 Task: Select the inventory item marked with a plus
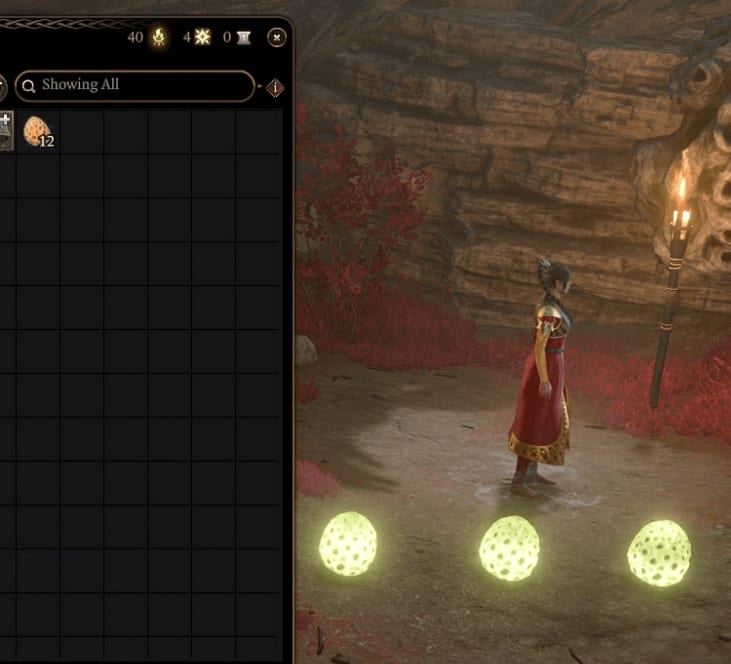[x=5, y=131]
